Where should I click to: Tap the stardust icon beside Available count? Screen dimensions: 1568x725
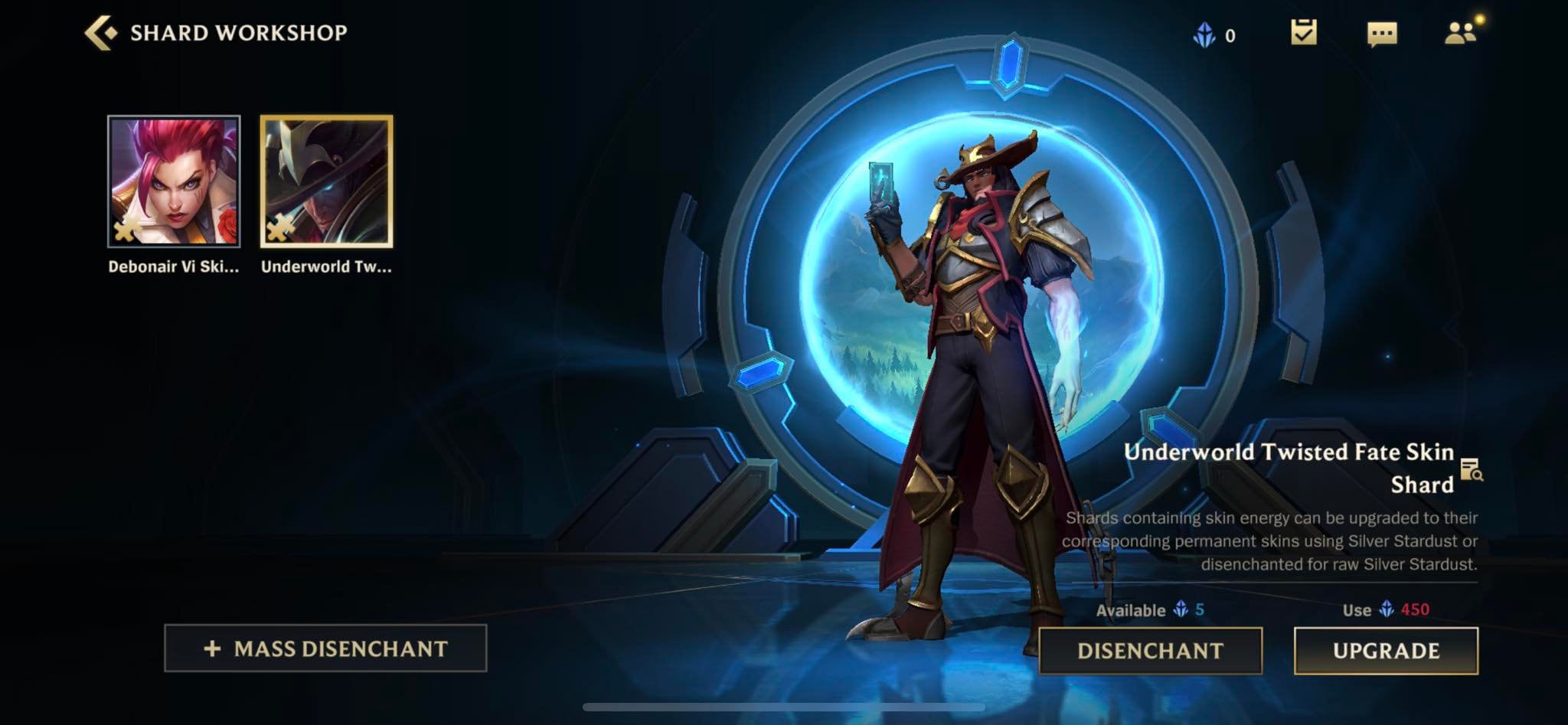point(1179,612)
